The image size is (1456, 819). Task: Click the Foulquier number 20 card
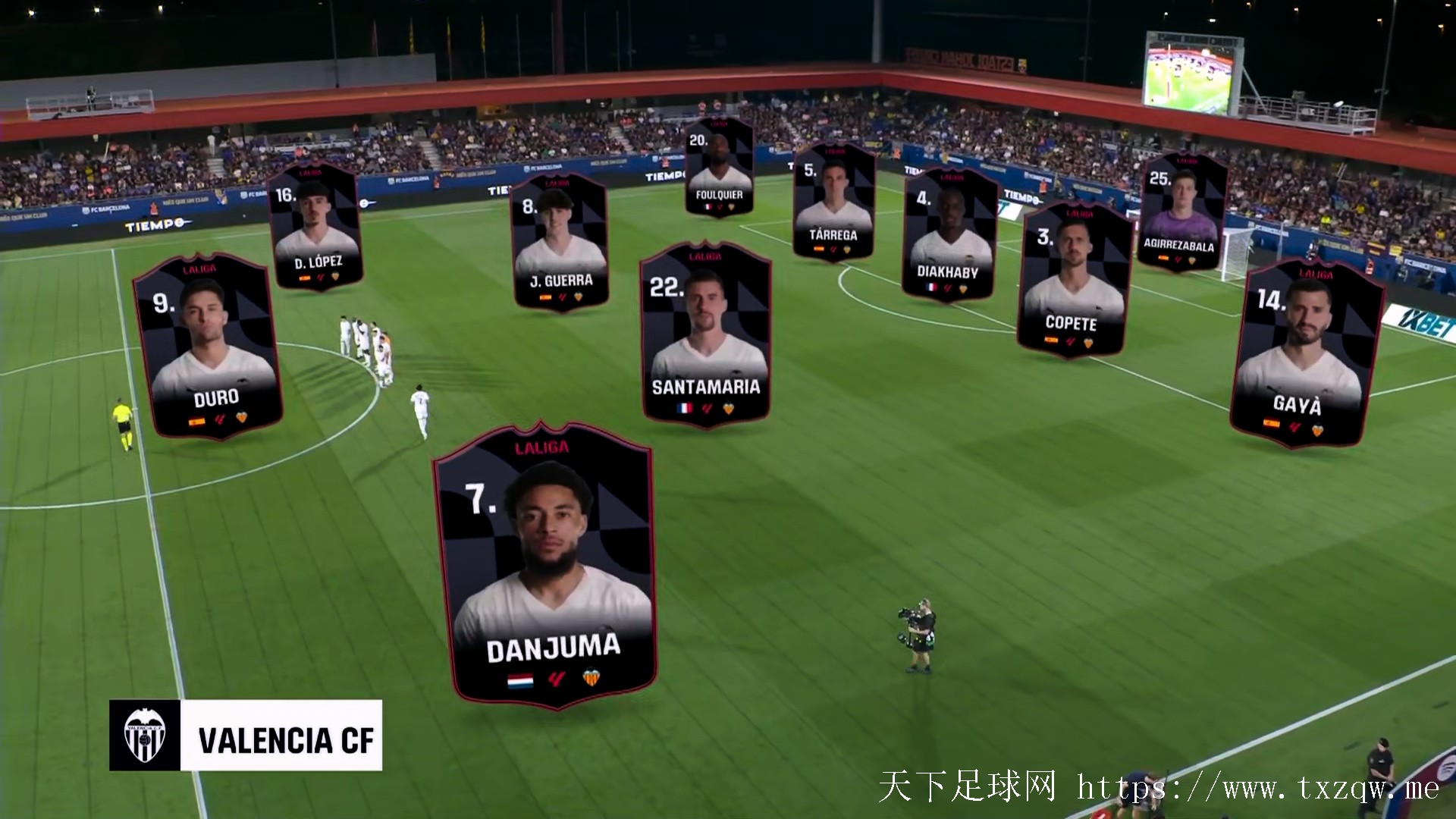click(x=719, y=167)
